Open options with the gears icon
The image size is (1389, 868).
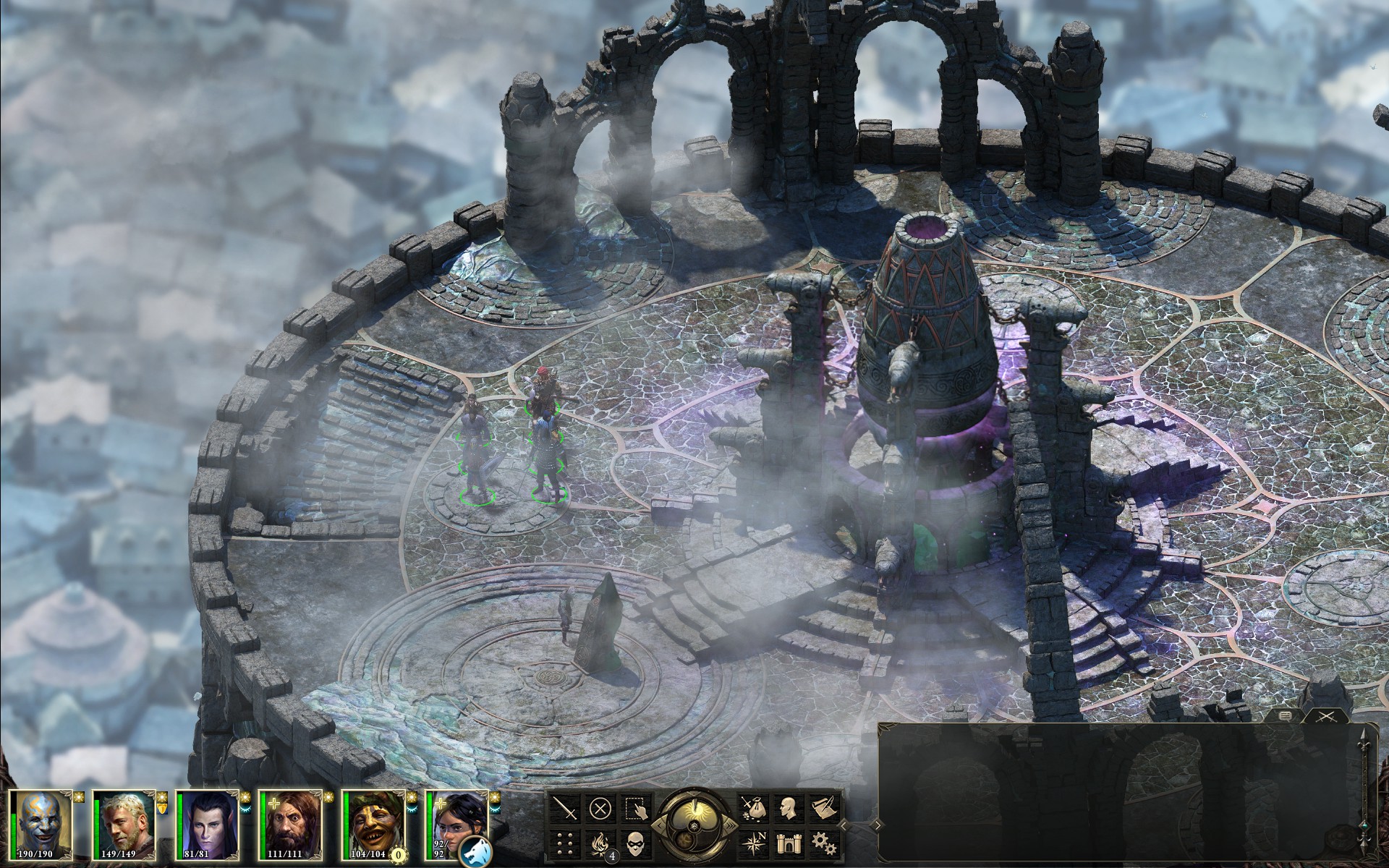pyautogui.click(x=821, y=841)
